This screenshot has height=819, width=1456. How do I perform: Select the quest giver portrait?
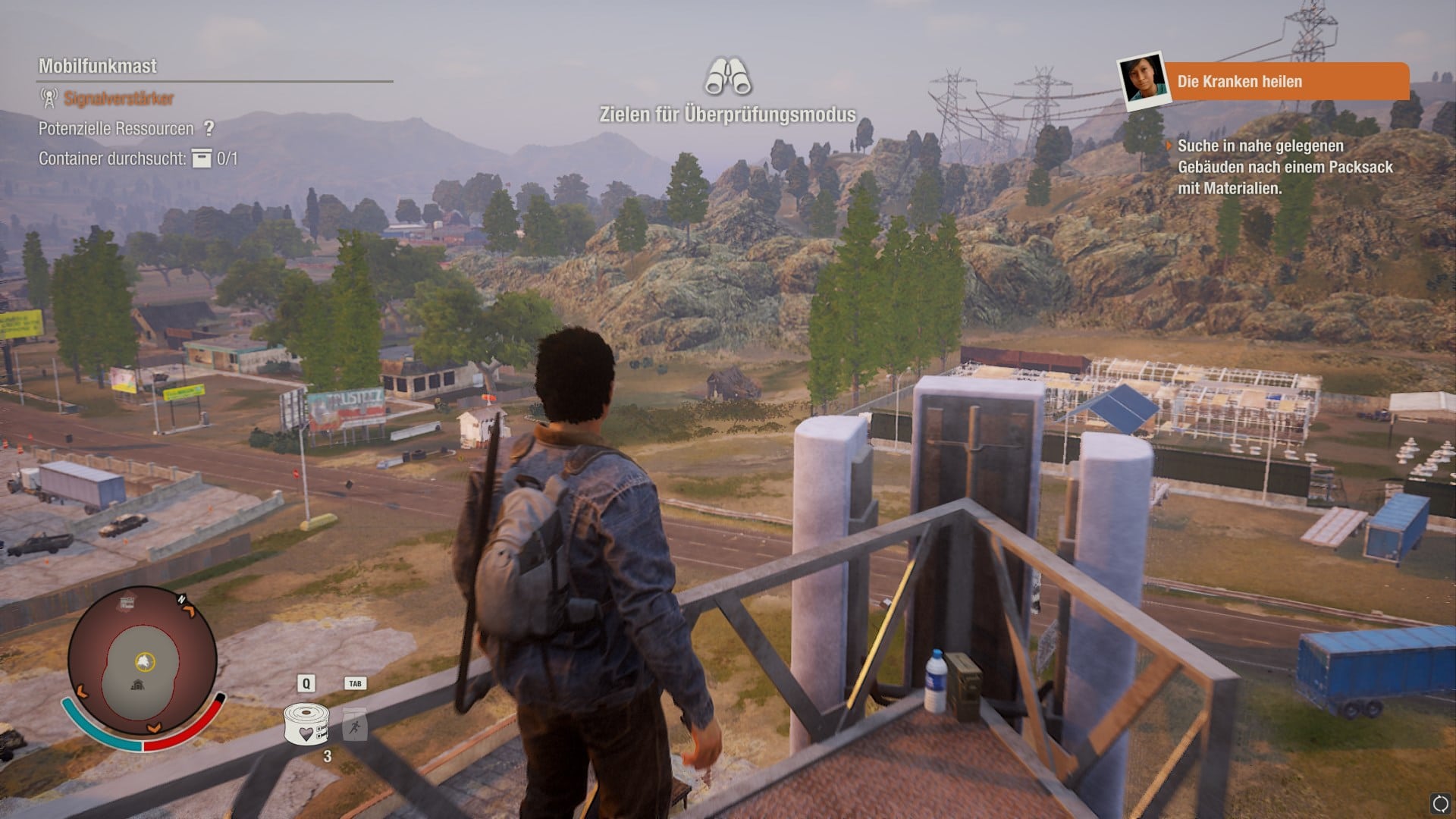[x=1143, y=80]
